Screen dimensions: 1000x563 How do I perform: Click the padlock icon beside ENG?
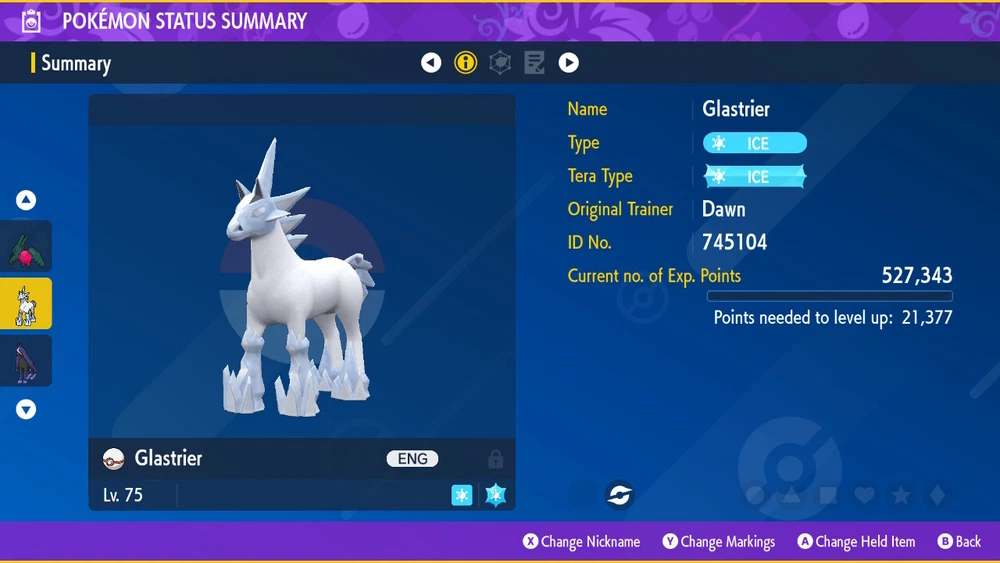pyautogui.click(x=495, y=459)
